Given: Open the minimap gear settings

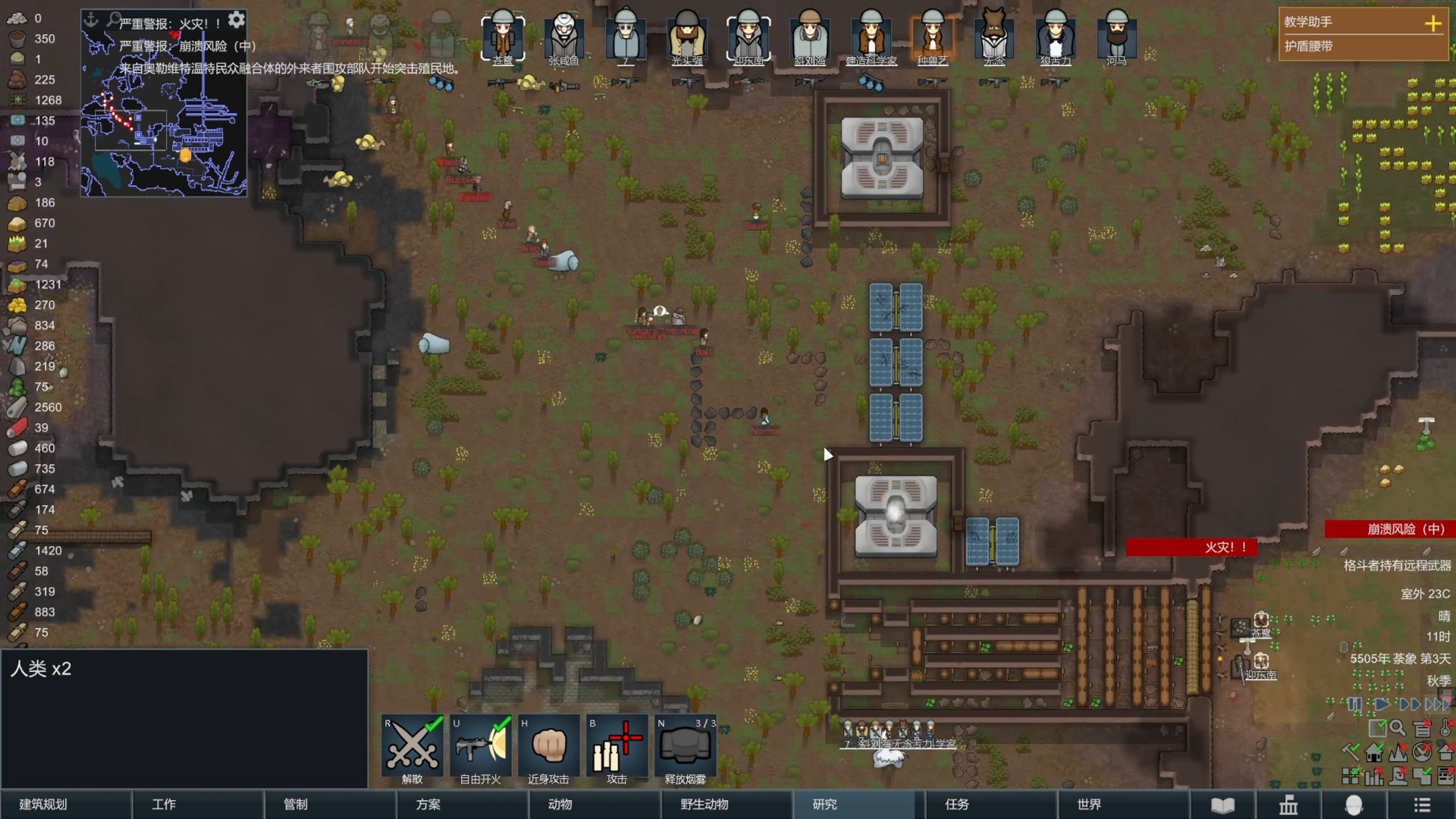Looking at the screenshot, I should [237, 19].
